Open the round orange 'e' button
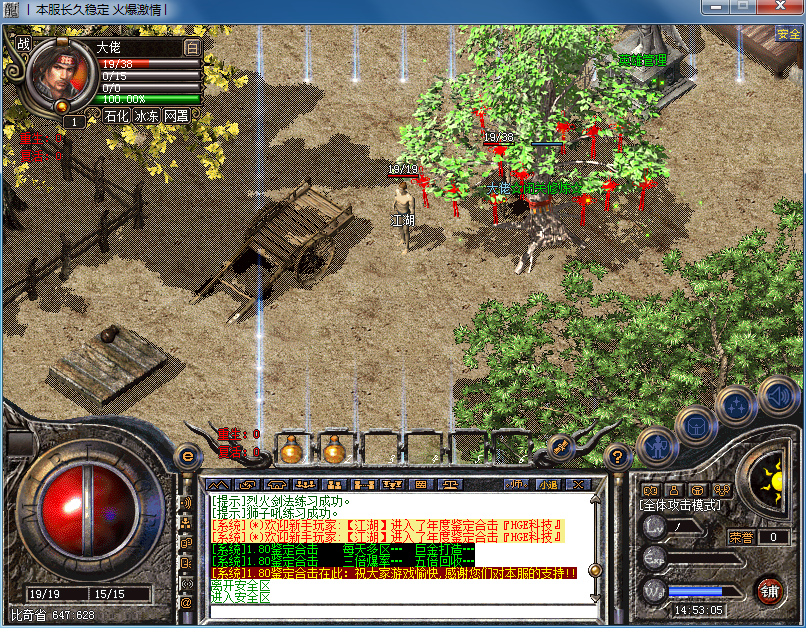Viewport: 806px width, 628px height. [x=185, y=455]
